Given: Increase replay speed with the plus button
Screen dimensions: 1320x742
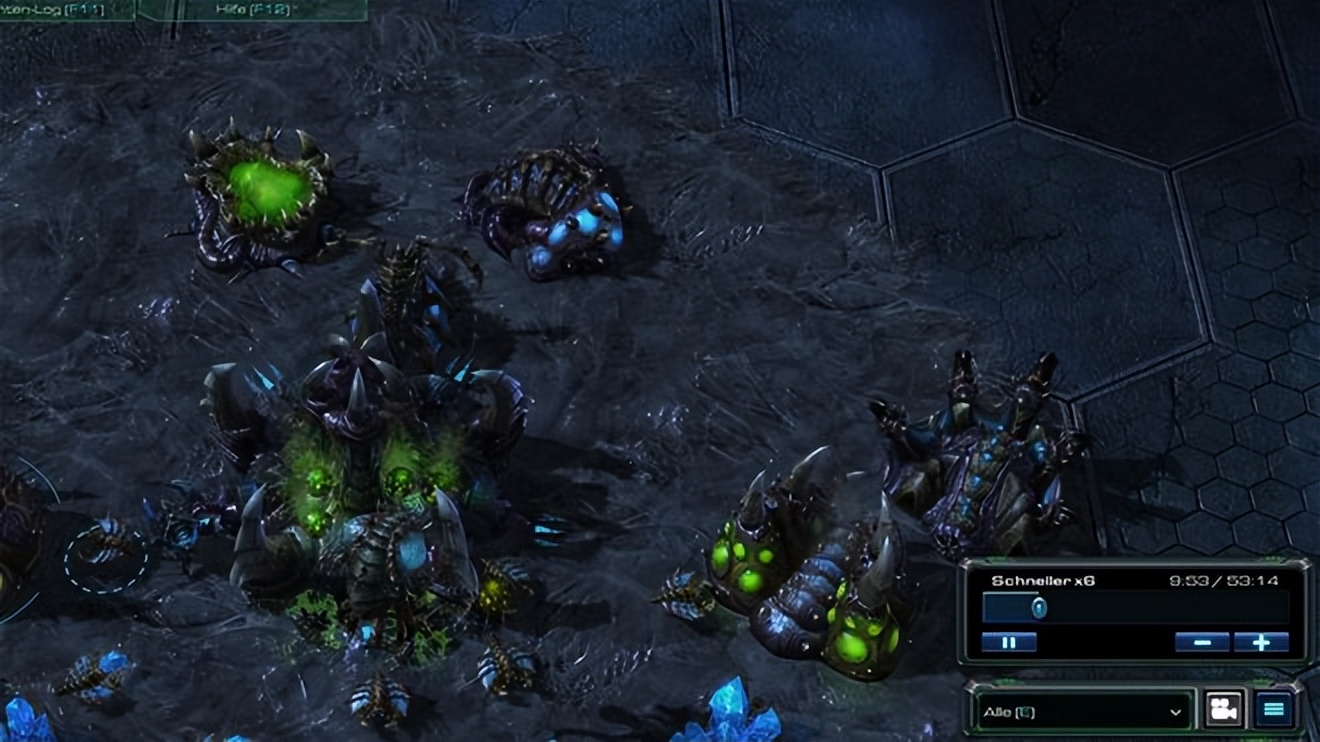Looking at the screenshot, I should pyautogui.click(x=1261, y=642).
